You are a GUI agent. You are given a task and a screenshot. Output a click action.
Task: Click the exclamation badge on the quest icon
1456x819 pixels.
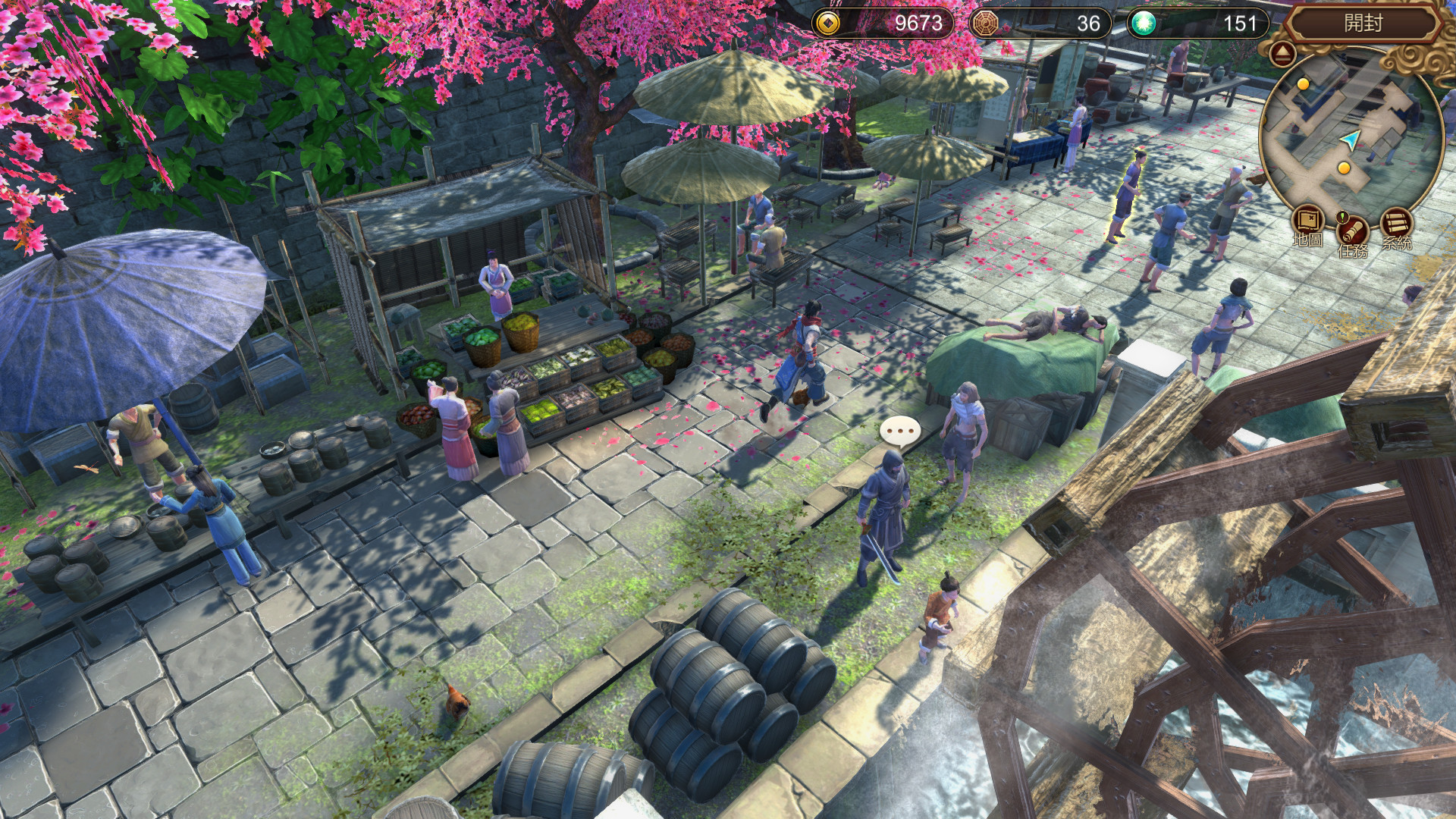tap(1341, 218)
